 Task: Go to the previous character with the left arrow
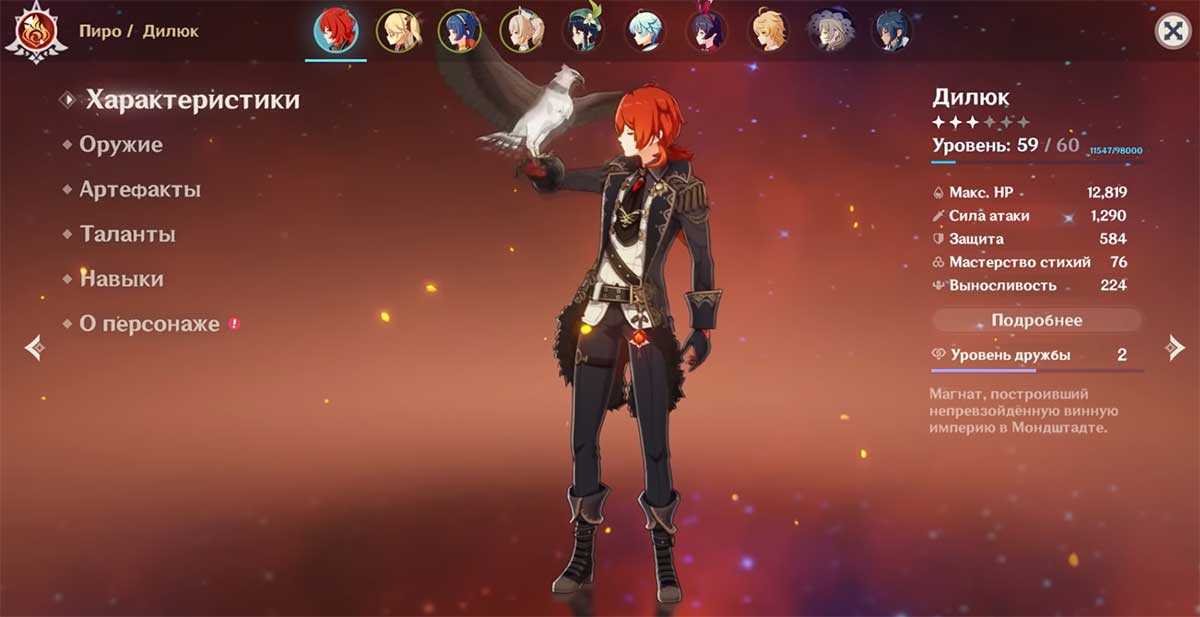[34, 348]
